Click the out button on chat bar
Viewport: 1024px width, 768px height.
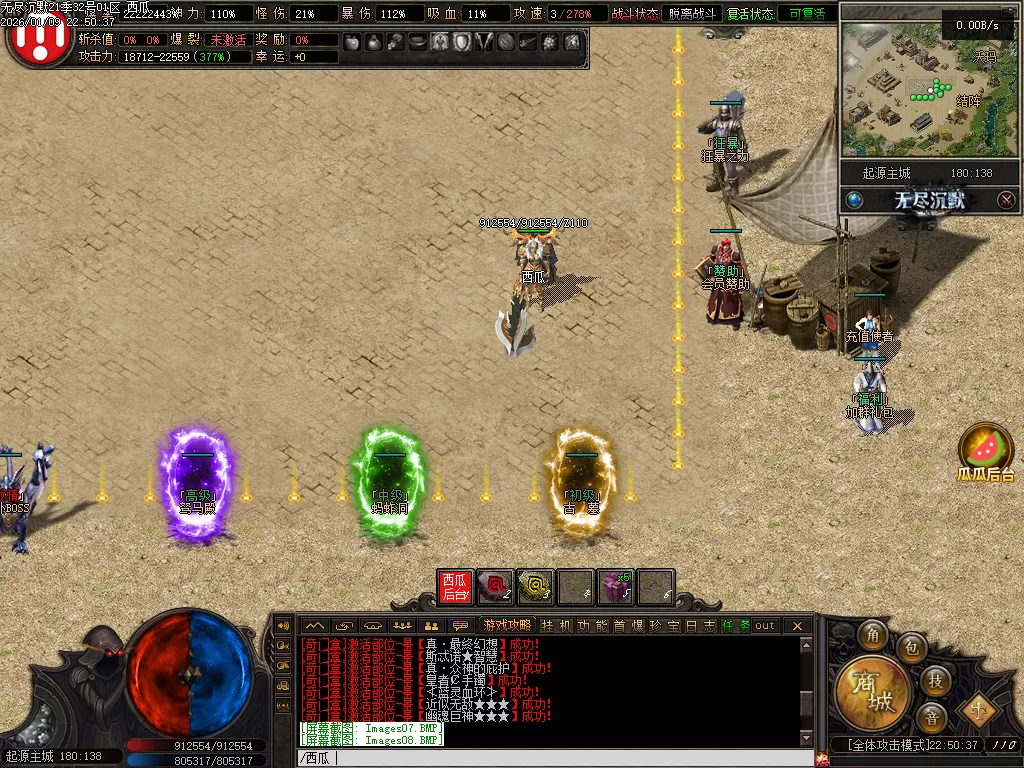(765, 625)
